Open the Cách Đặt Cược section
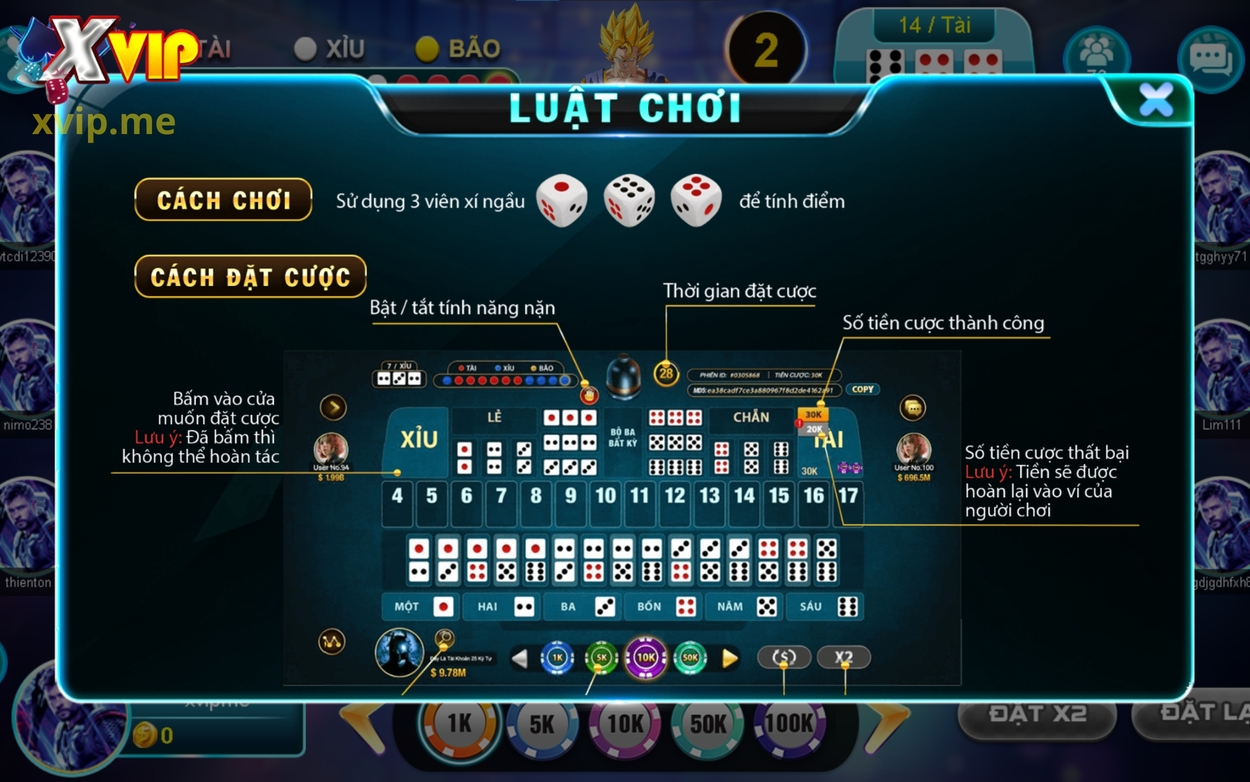Viewport: 1250px width, 782px height. point(250,276)
